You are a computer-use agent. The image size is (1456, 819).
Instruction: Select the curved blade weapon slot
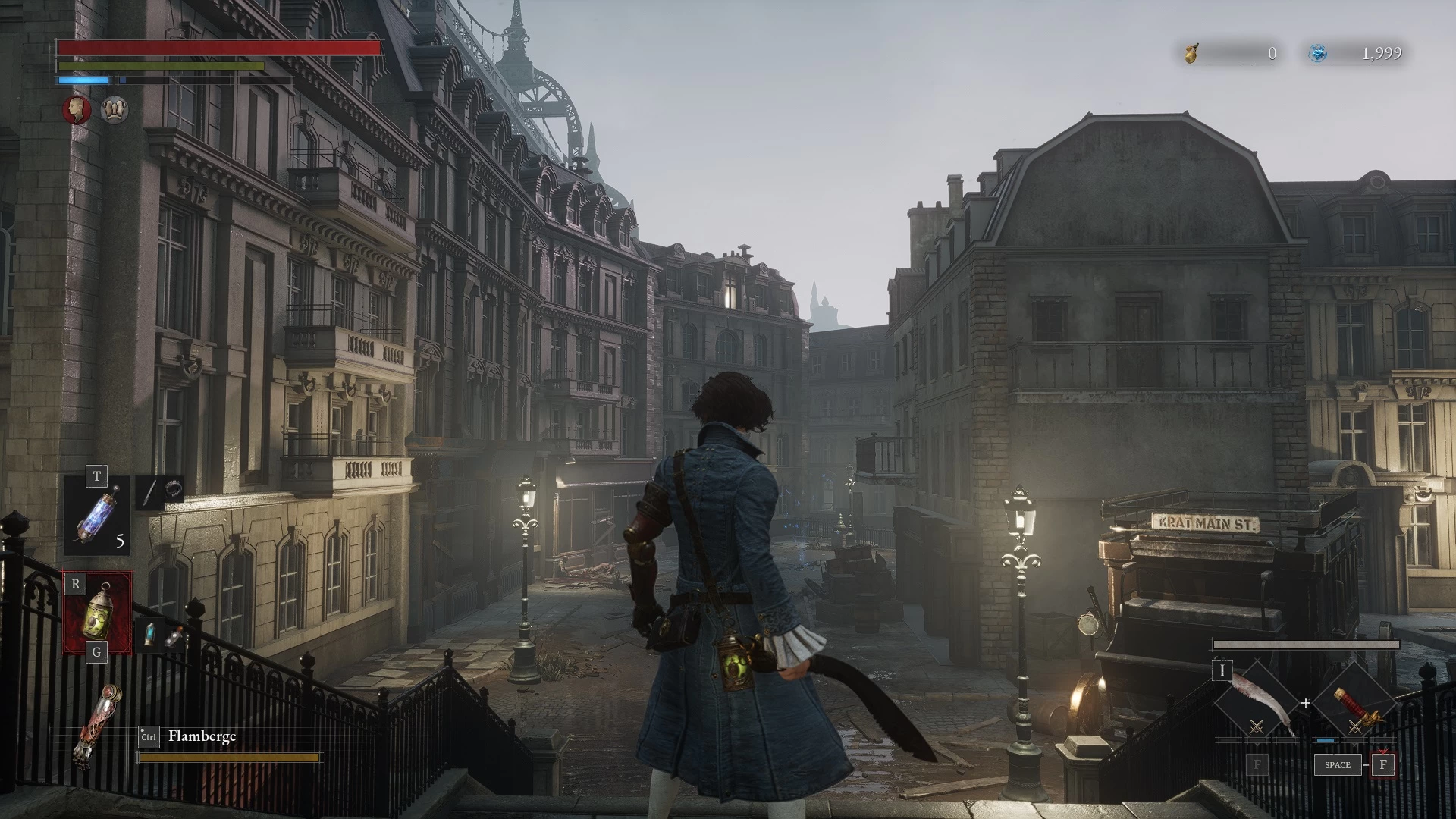tap(1257, 704)
